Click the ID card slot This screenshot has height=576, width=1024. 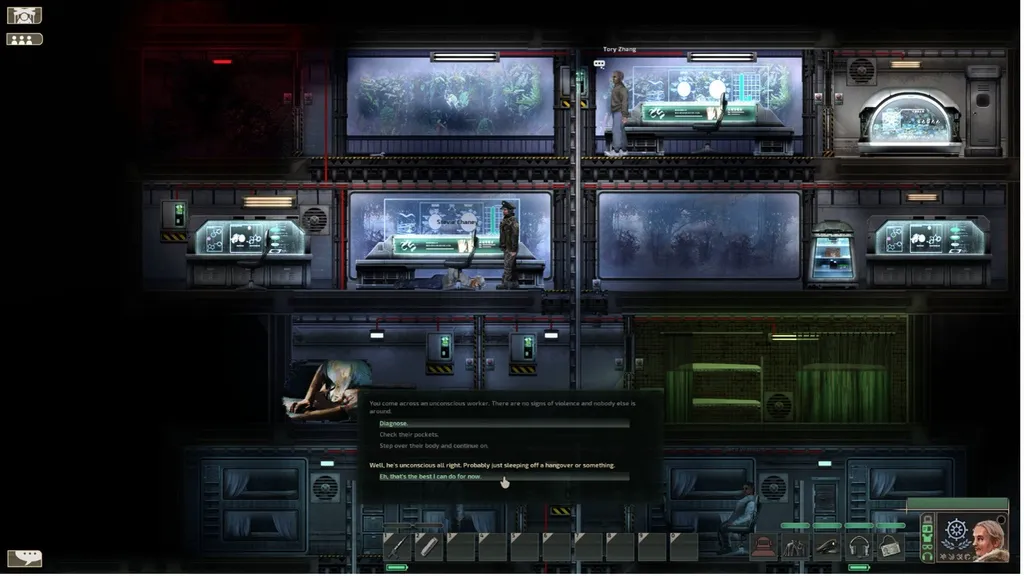891,546
